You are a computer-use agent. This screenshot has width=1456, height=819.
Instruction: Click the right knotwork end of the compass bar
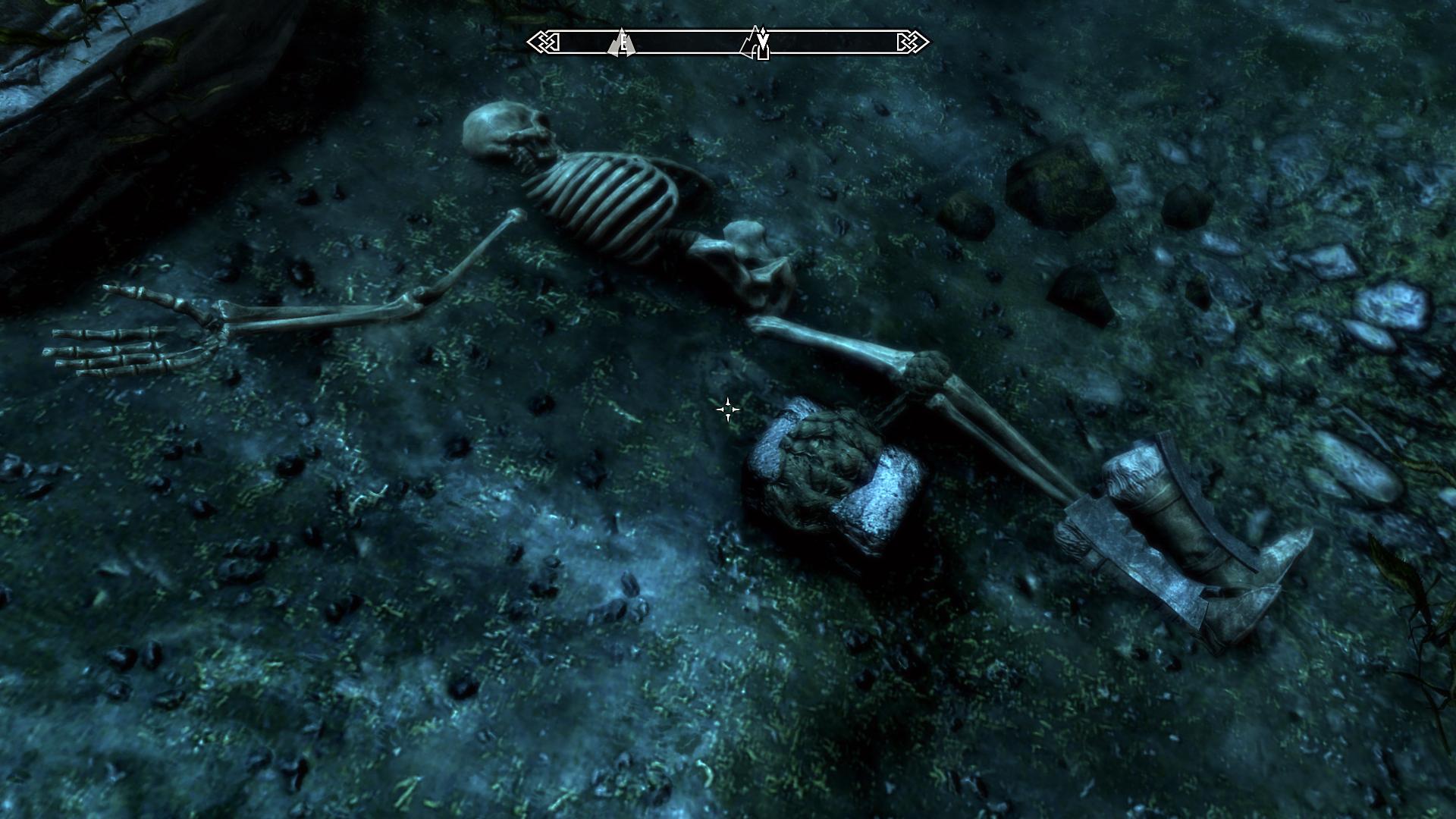pyautogui.click(x=912, y=40)
